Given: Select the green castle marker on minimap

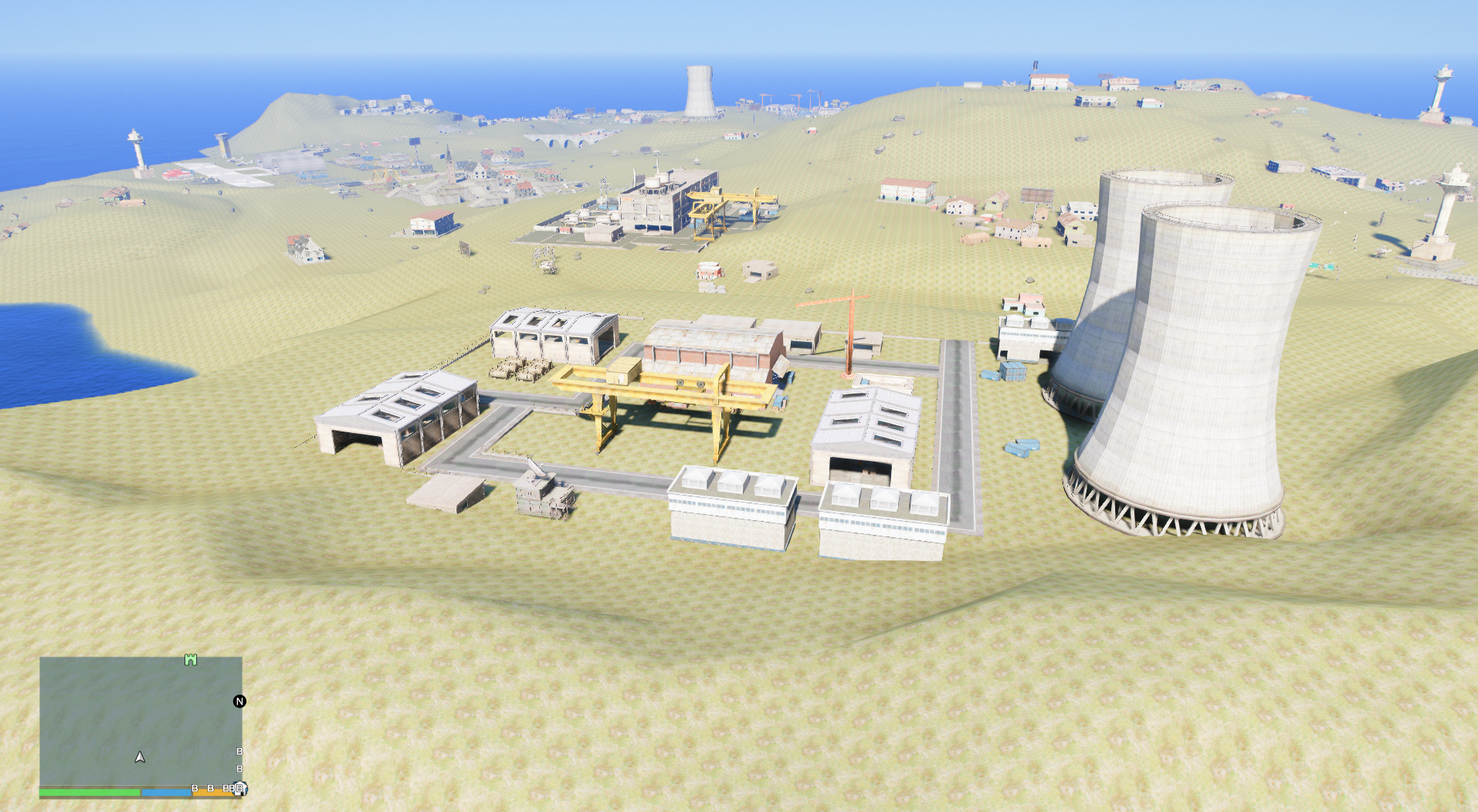Looking at the screenshot, I should pos(191,660).
